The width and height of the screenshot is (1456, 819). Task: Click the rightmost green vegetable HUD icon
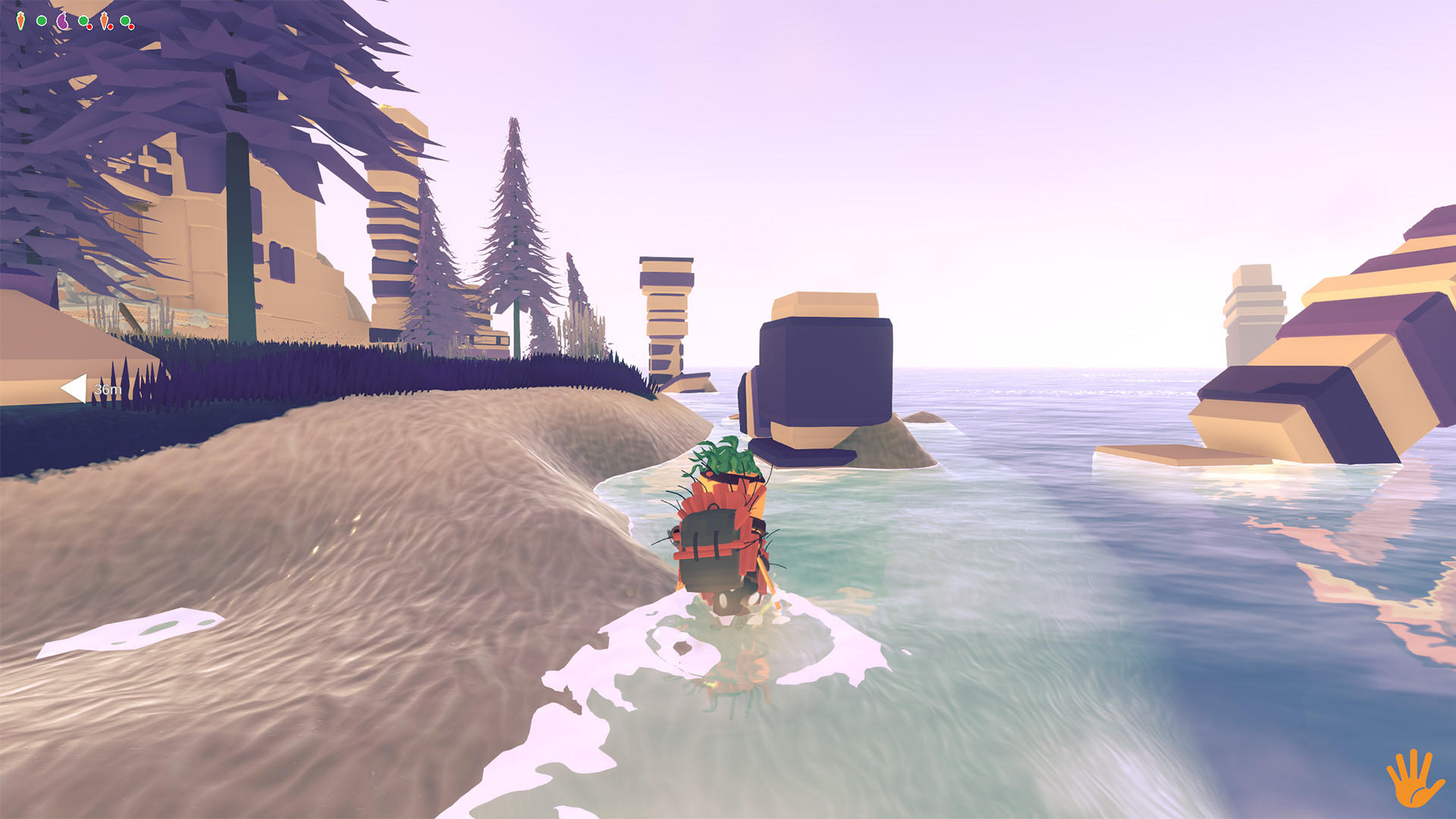(124, 20)
